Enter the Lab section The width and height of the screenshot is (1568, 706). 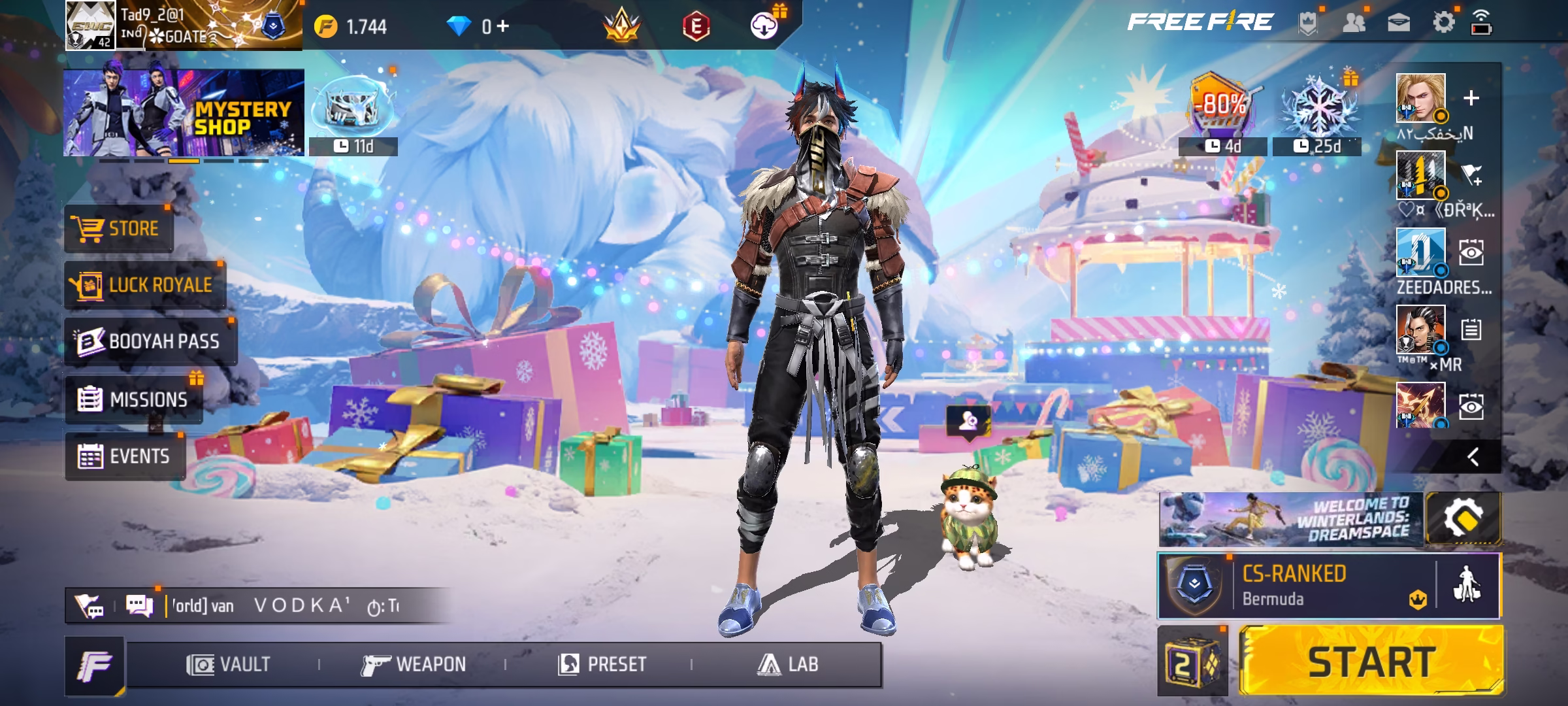(787, 665)
